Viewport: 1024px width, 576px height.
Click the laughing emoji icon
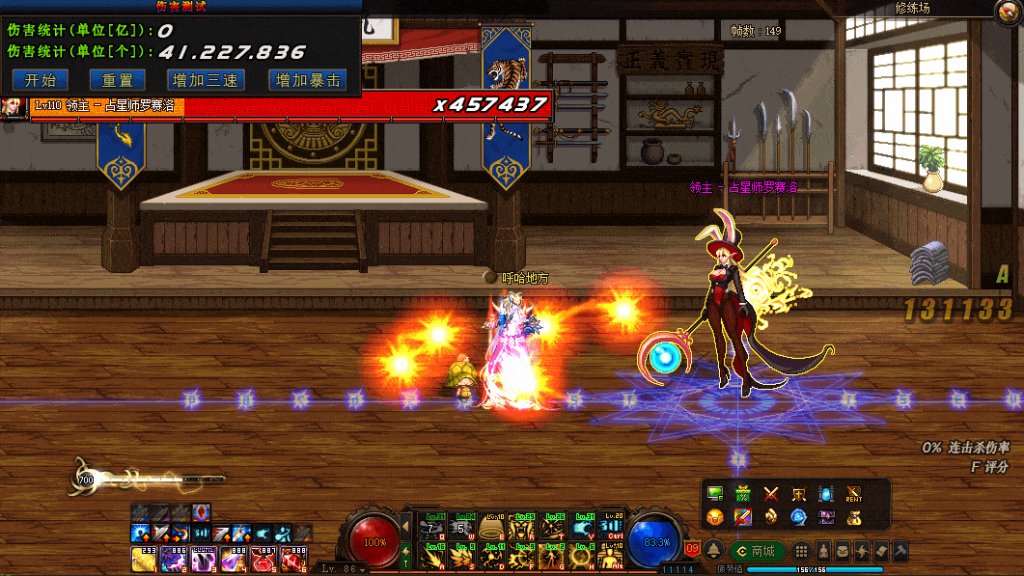click(715, 517)
